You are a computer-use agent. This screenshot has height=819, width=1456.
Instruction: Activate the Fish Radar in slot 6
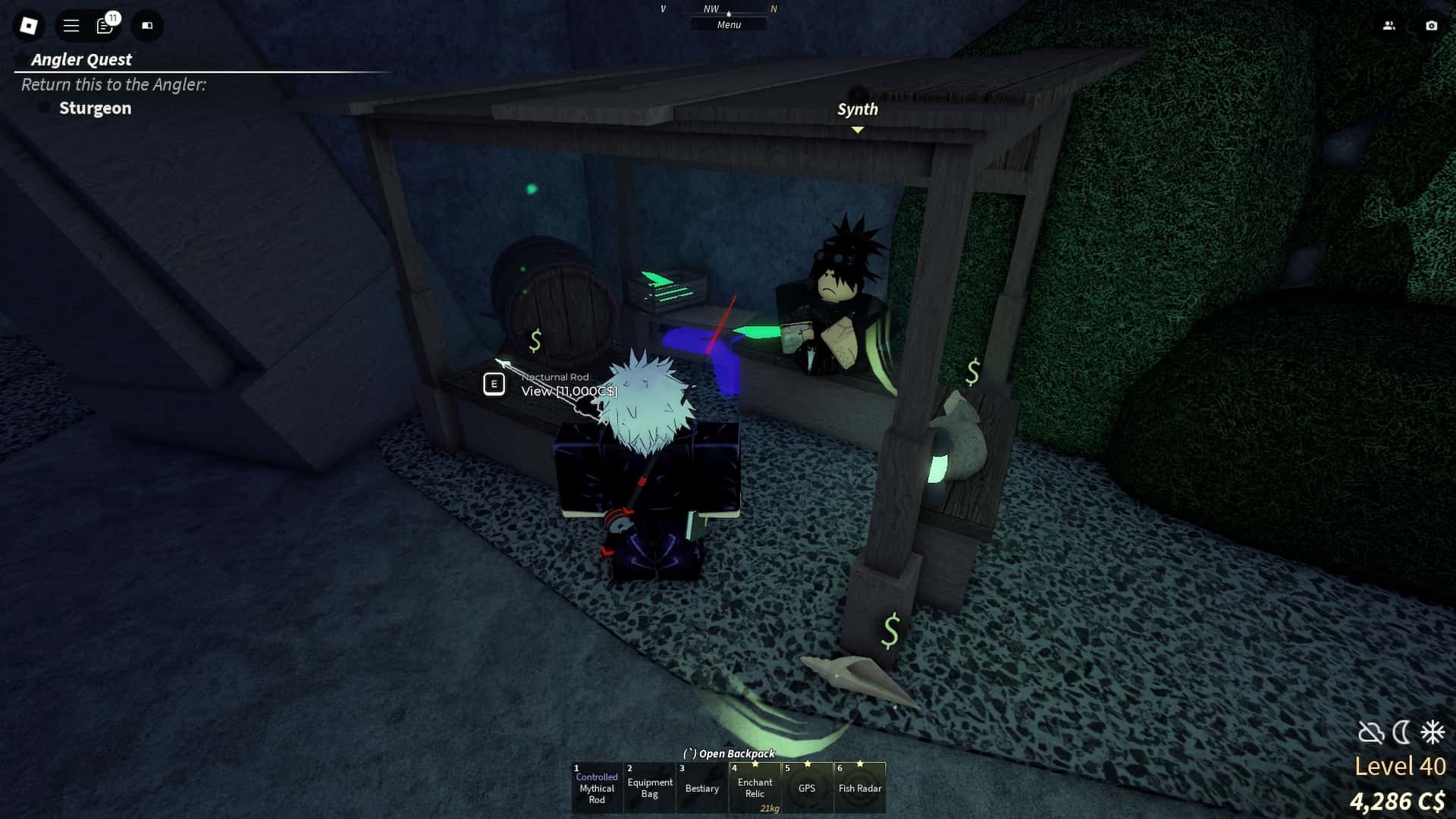859,787
